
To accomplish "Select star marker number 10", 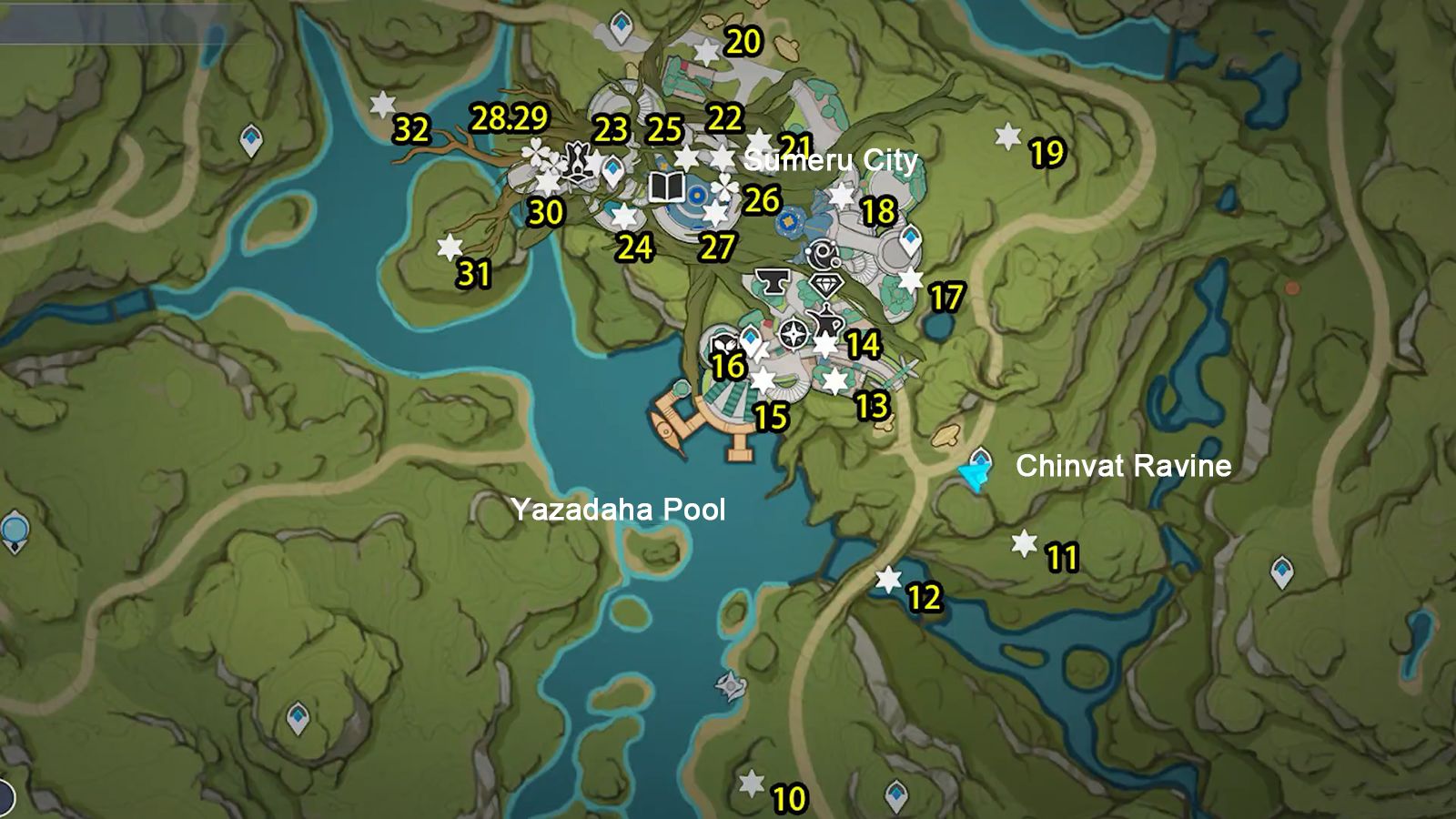I will [x=749, y=781].
